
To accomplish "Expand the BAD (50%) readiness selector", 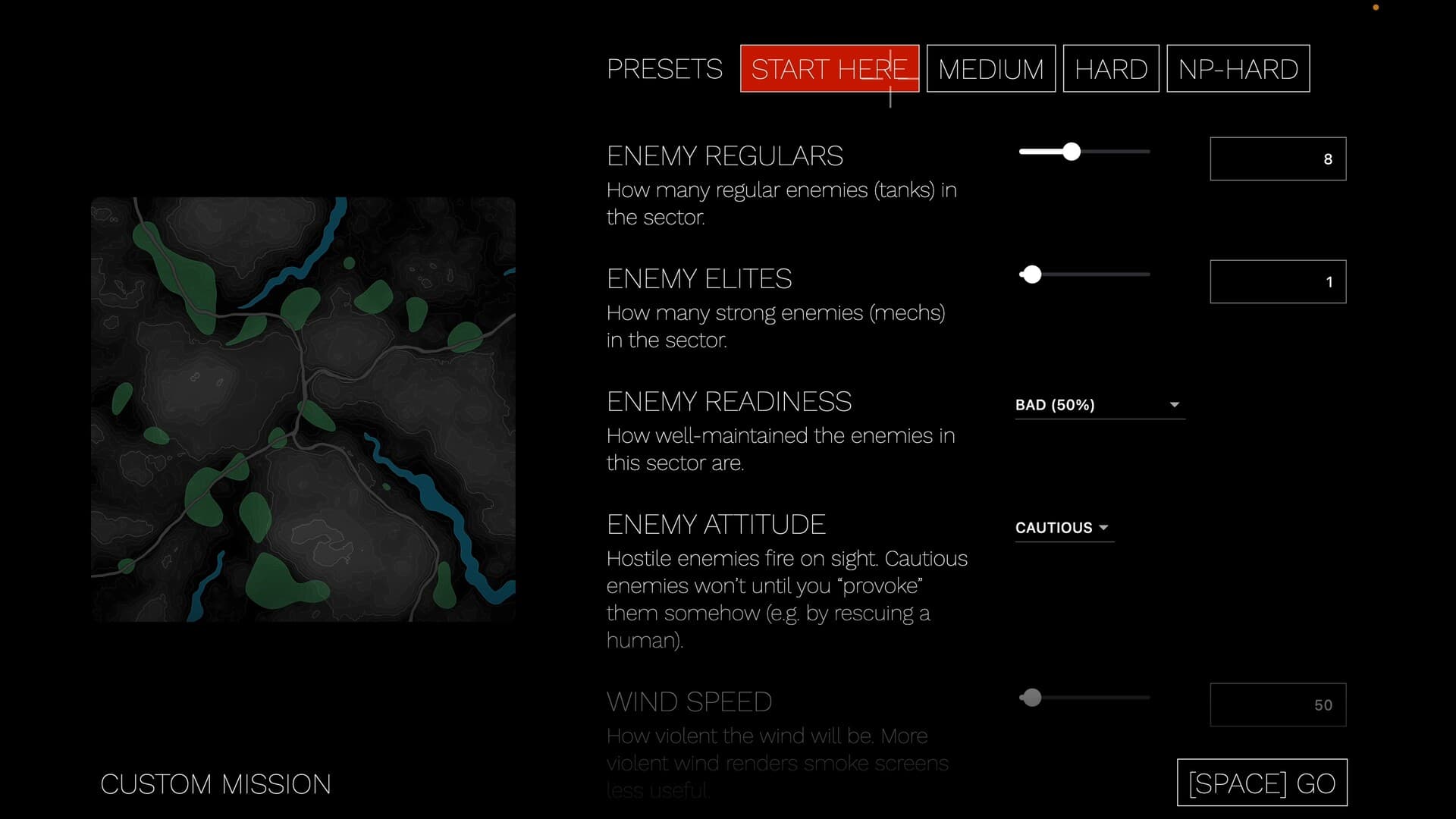I will (1099, 405).
